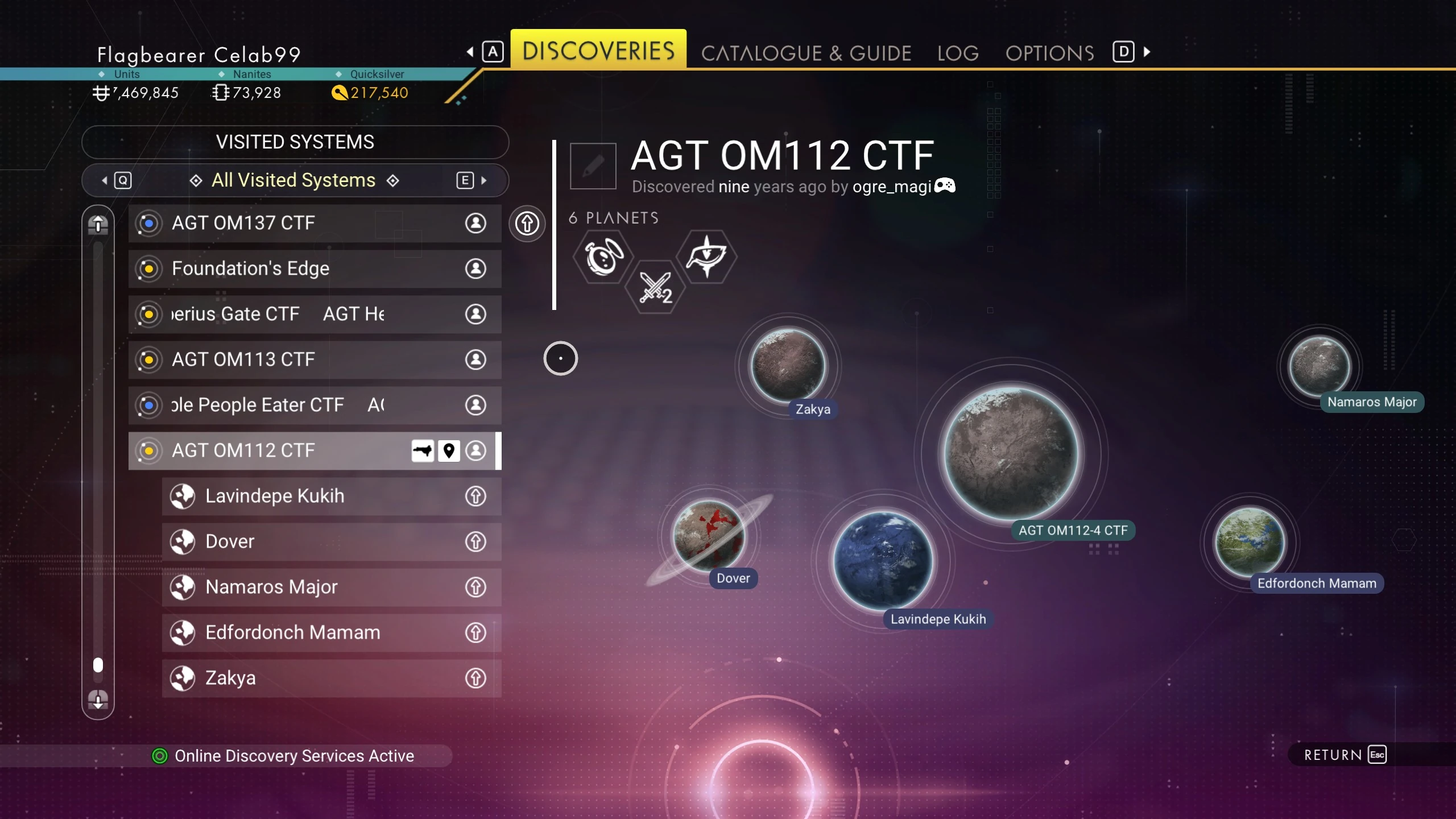Cycle the All Visited Systems filter forward
Viewport: 1456px width, 819px height.
(x=472, y=181)
